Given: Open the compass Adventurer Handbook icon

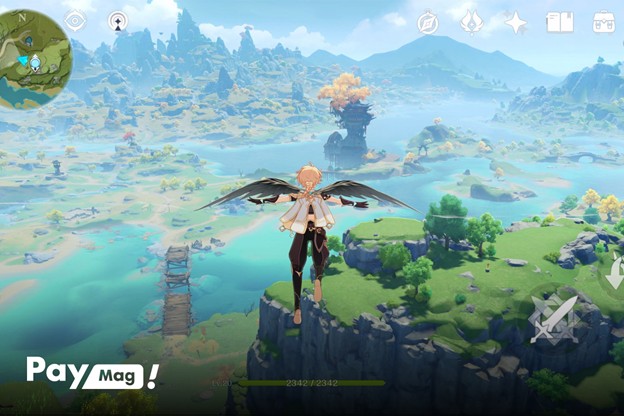Looking at the screenshot, I should (x=428, y=23).
